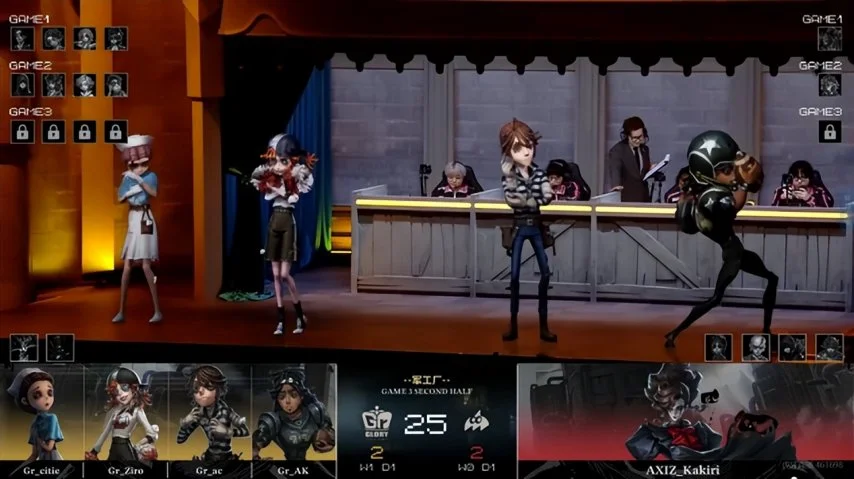Click the locked slot under right-side GAME3

pyautogui.click(x=829, y=131)
